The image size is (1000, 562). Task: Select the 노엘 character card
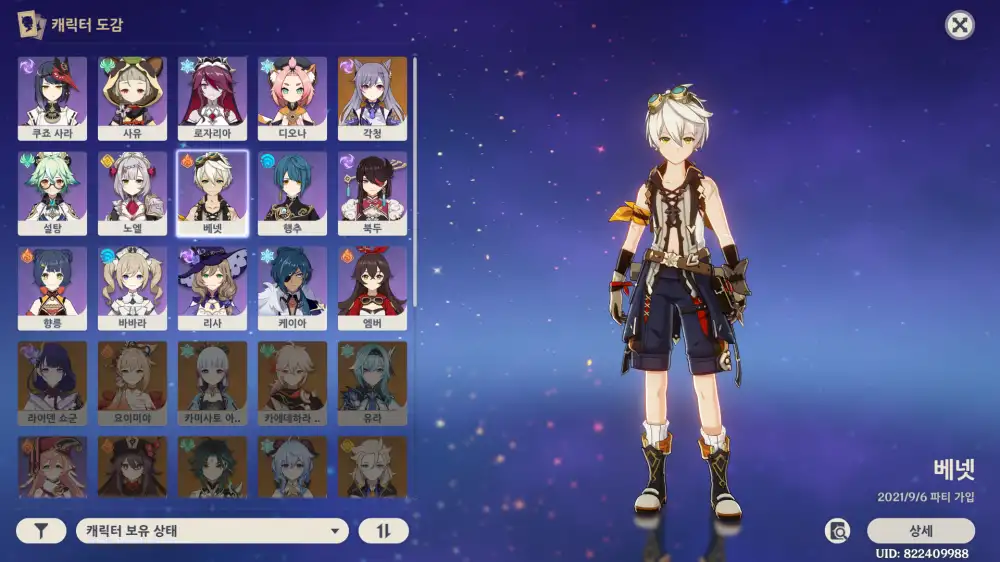tap(132, 193)
